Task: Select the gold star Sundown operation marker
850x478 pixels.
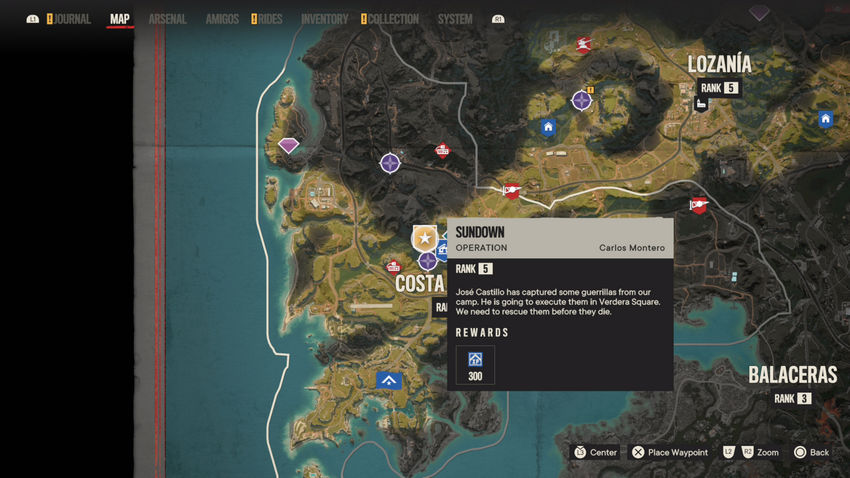Action: click(x=424, y=238)
